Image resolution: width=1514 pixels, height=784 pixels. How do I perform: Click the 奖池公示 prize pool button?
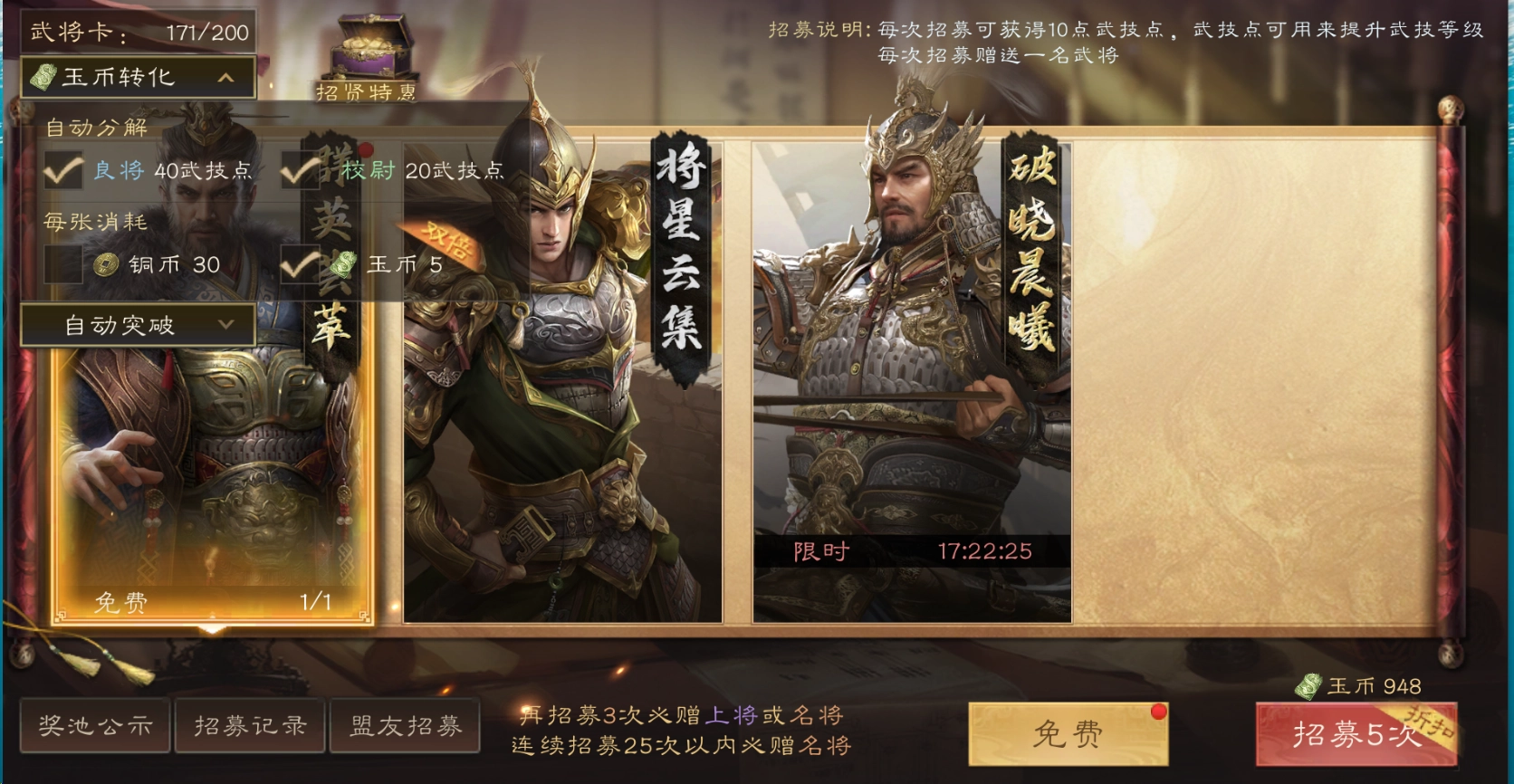(x=94, y=725)
